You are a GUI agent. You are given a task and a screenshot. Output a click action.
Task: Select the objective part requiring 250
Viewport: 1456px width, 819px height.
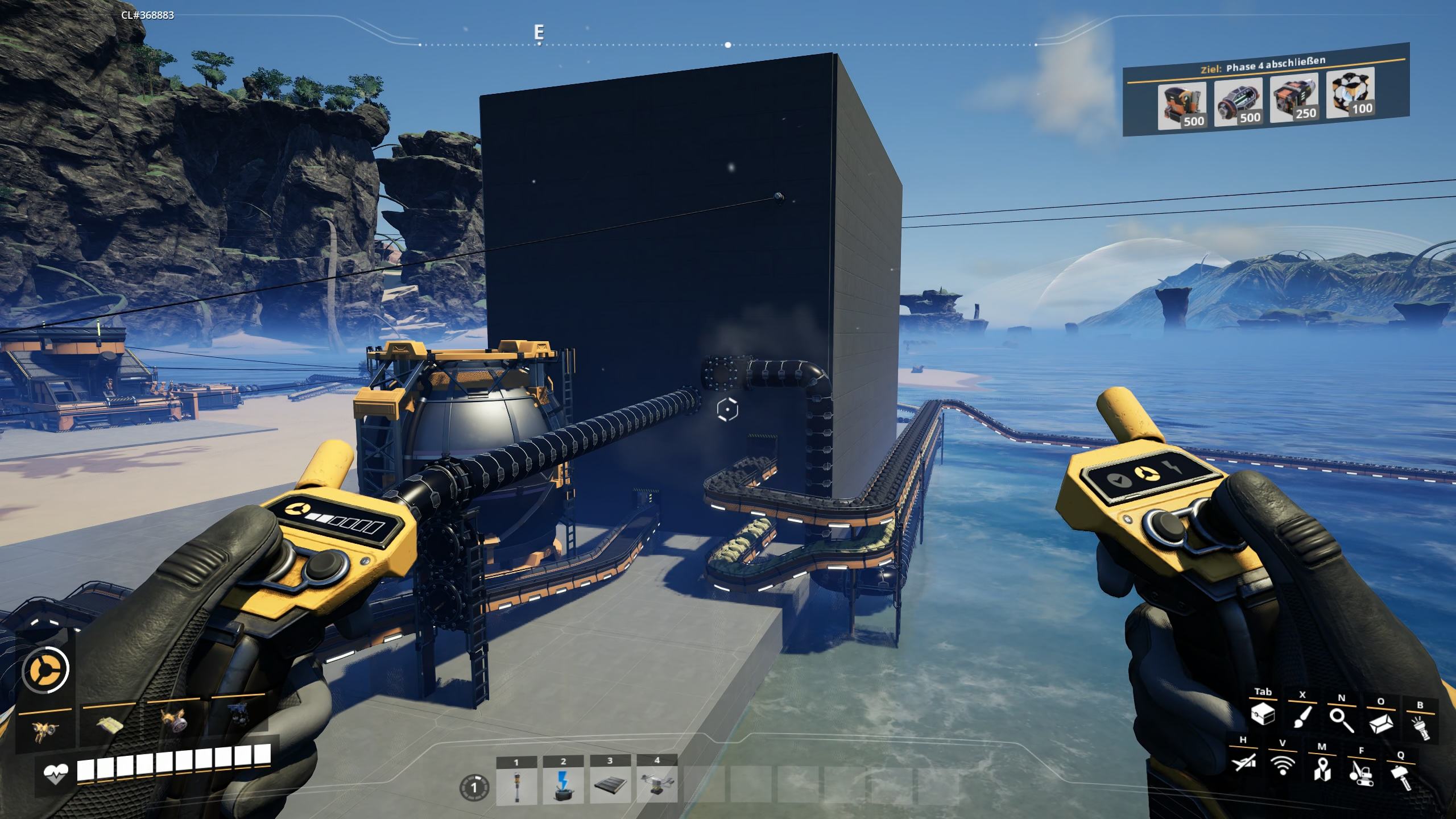click(x=1293, y=97)
